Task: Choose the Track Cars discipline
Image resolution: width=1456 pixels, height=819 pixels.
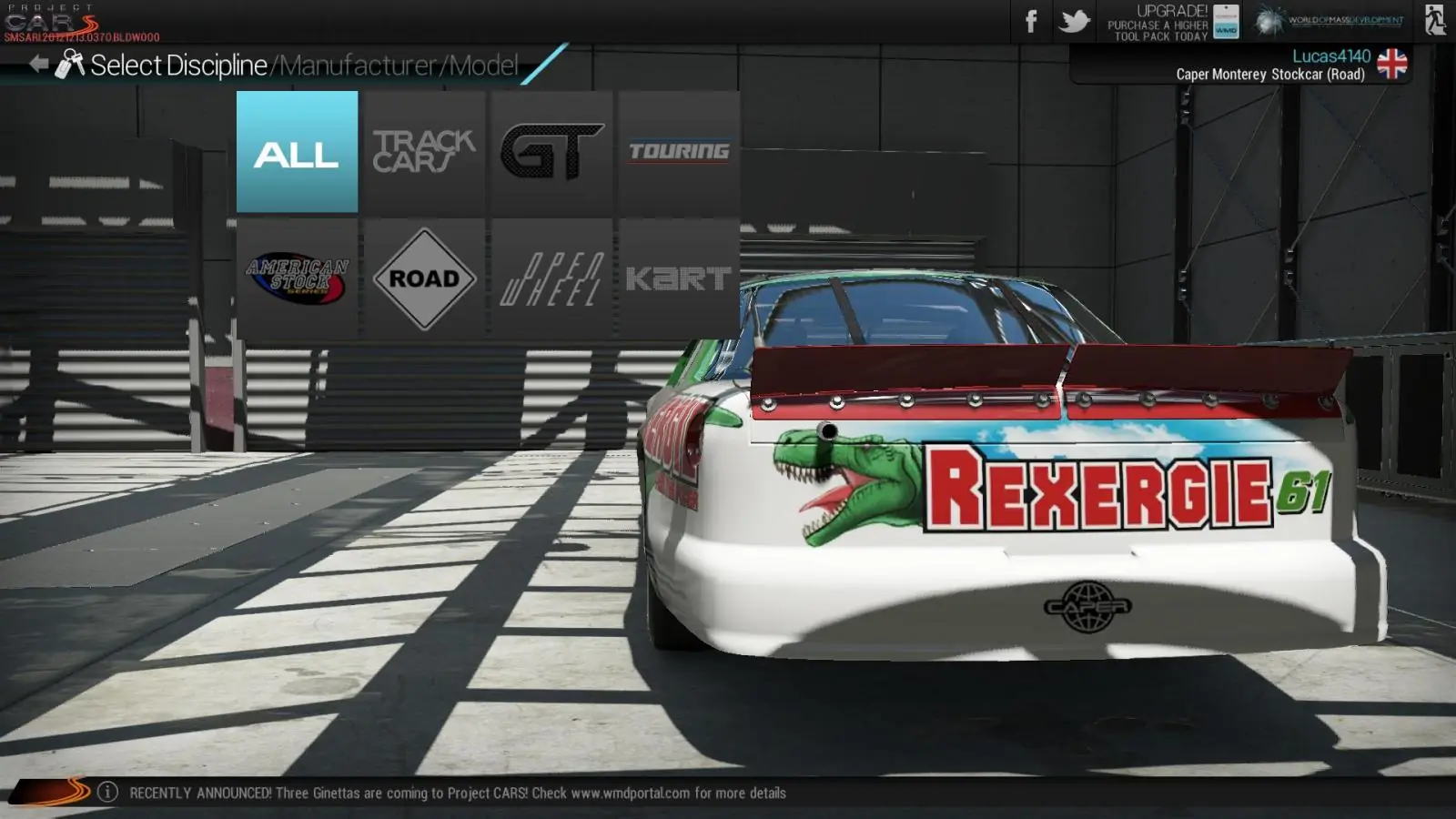Action: coord(424,152)
